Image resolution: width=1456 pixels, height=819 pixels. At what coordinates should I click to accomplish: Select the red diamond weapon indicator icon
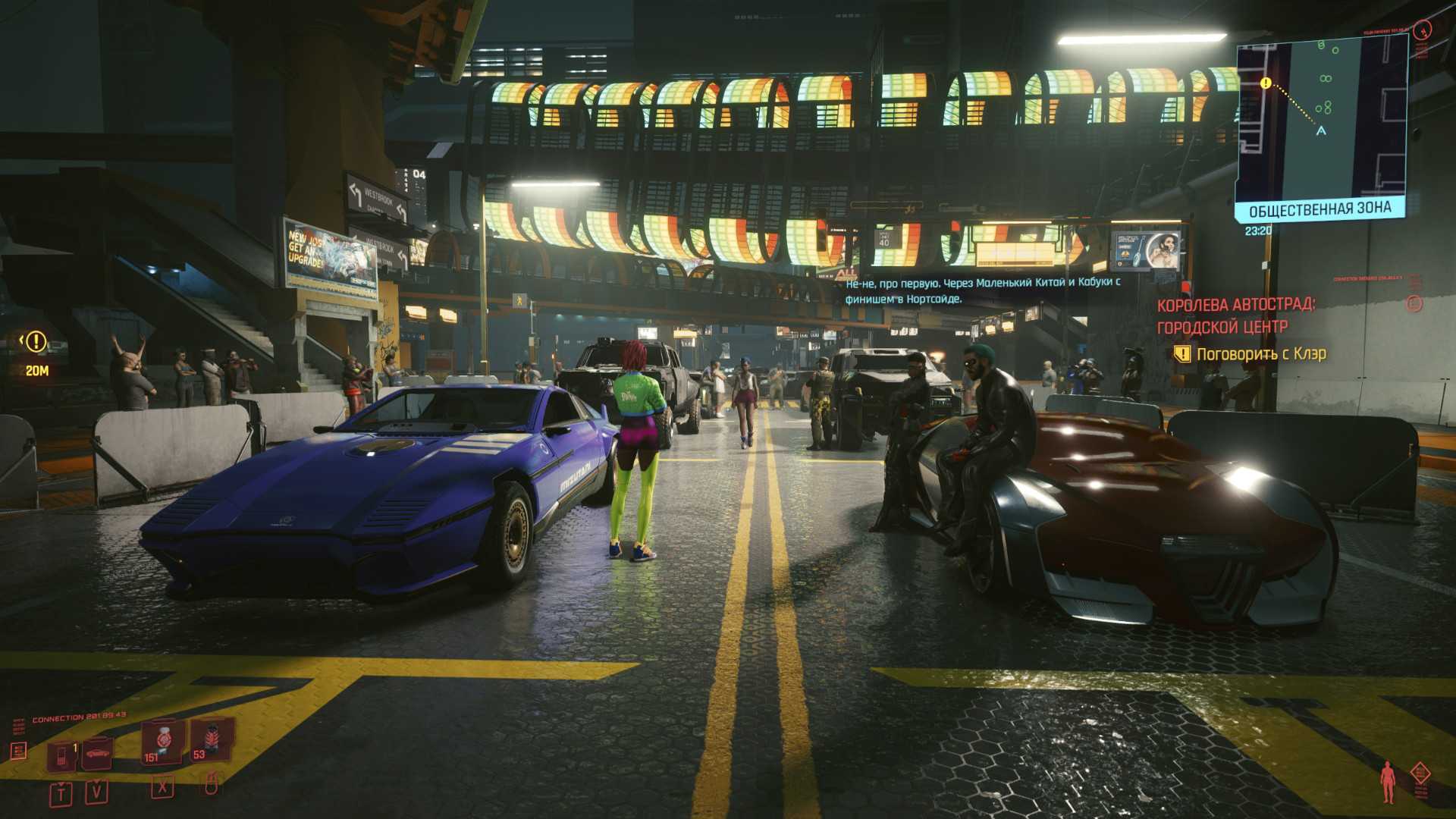click(x=1420, y=773)
